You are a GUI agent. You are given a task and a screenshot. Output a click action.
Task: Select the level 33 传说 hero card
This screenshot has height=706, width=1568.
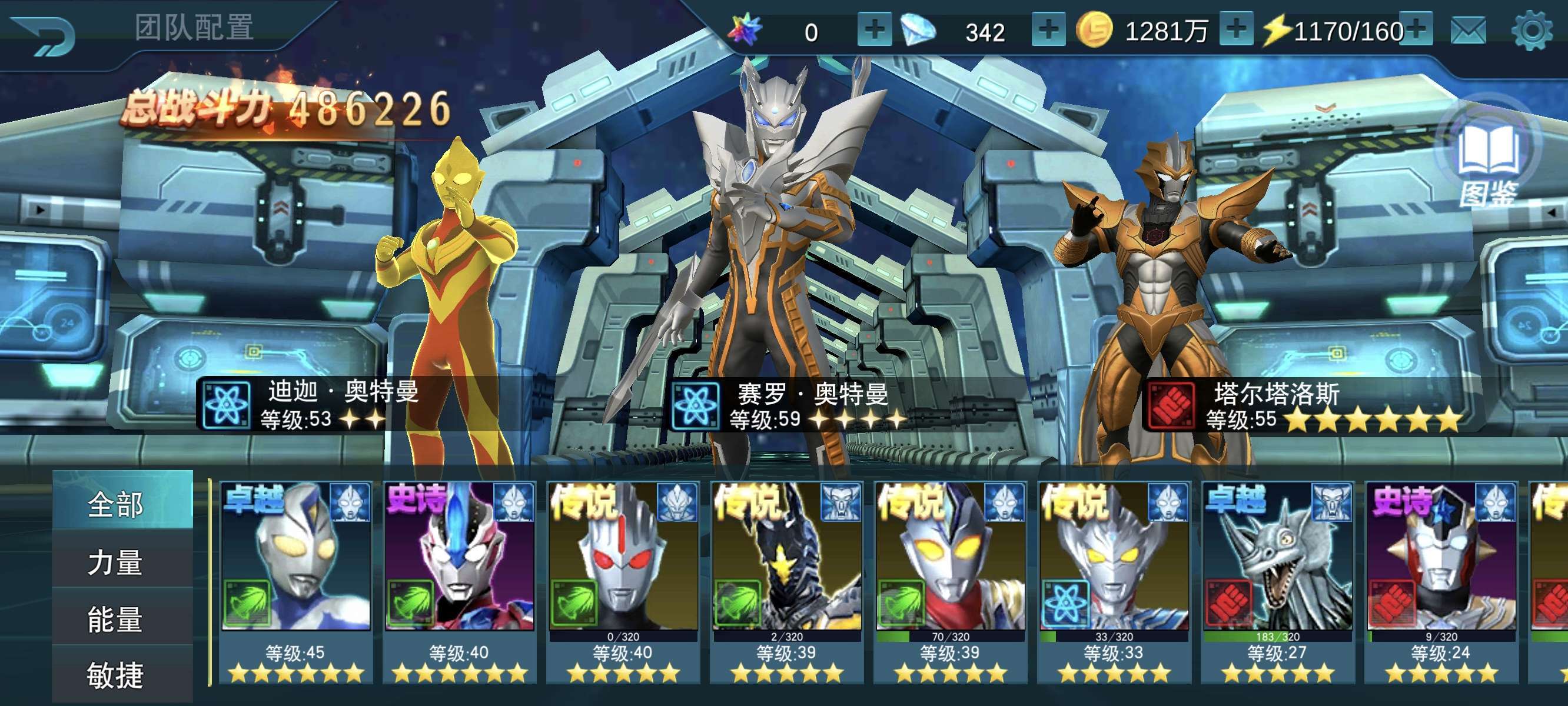click(1114, 578)
